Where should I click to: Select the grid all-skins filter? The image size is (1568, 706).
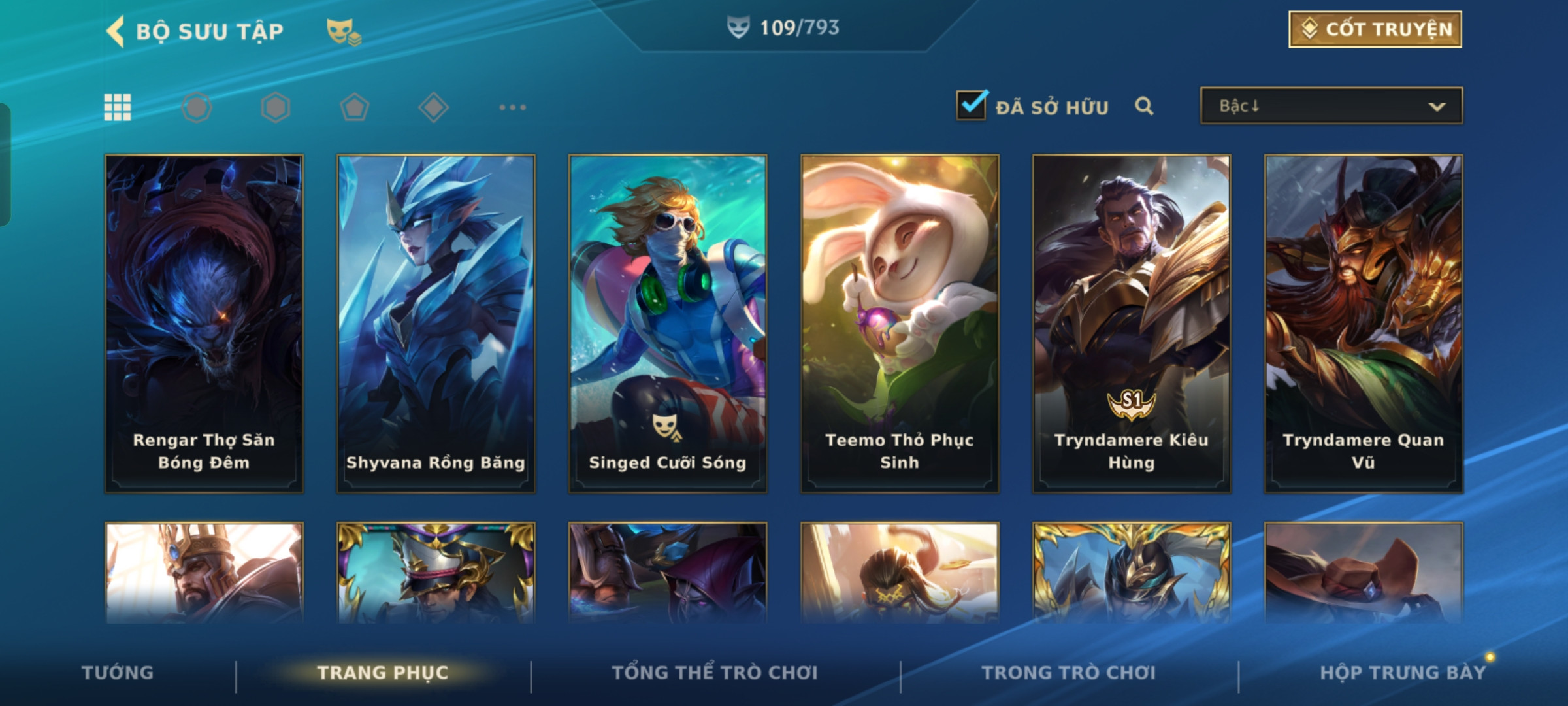[118, 107]
